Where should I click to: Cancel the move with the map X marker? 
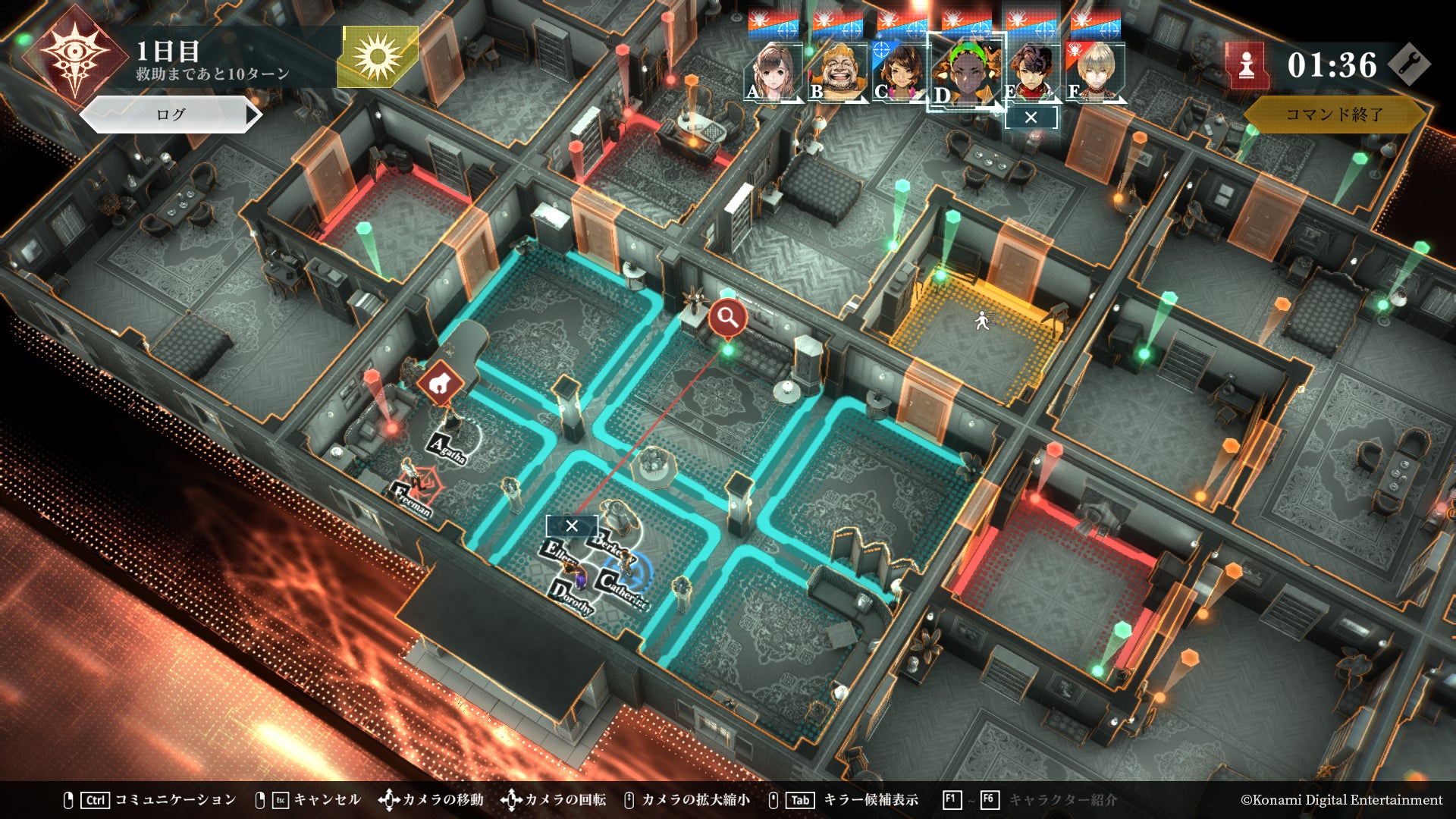coord(572,526)
